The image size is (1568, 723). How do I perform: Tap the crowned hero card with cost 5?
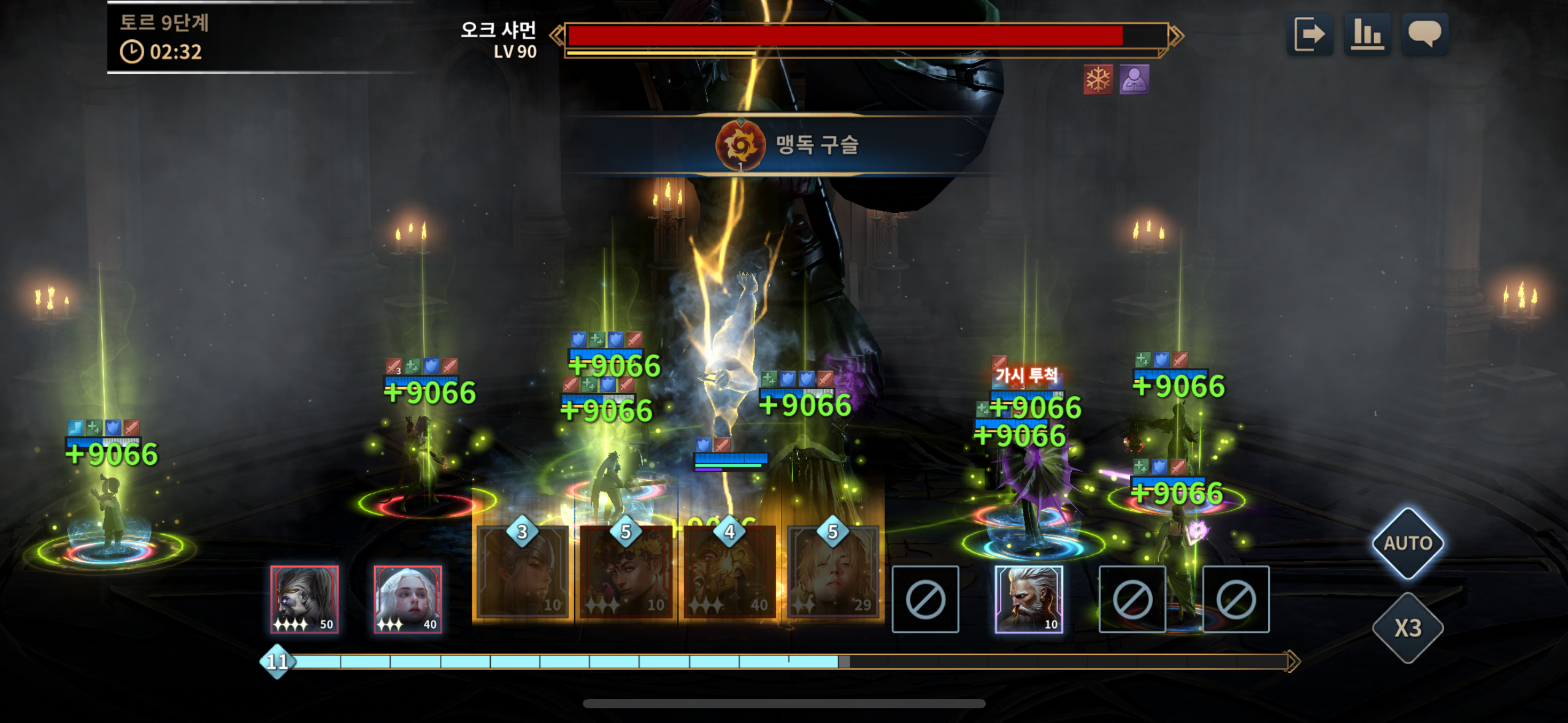[626, 573]
